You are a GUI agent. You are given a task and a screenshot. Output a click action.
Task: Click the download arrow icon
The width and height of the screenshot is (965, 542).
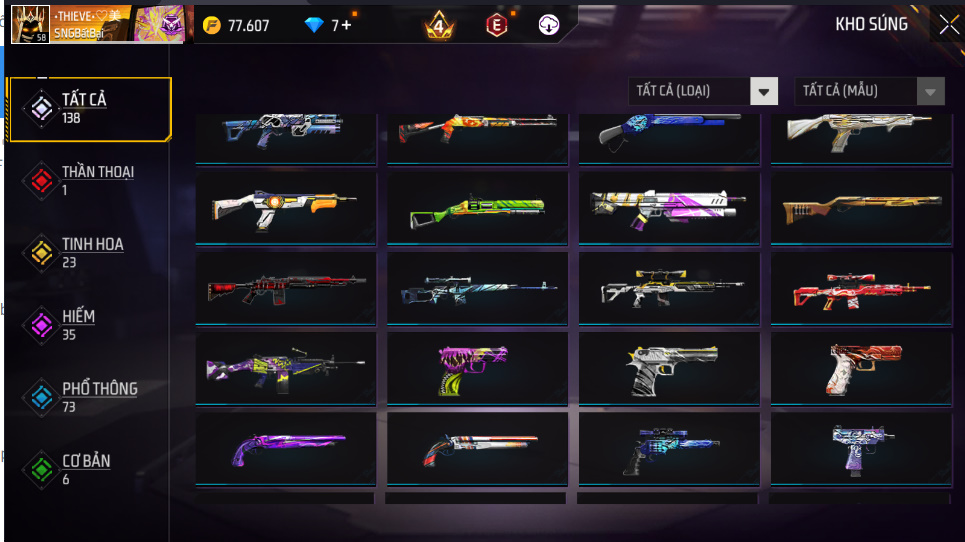pos(549,25)
